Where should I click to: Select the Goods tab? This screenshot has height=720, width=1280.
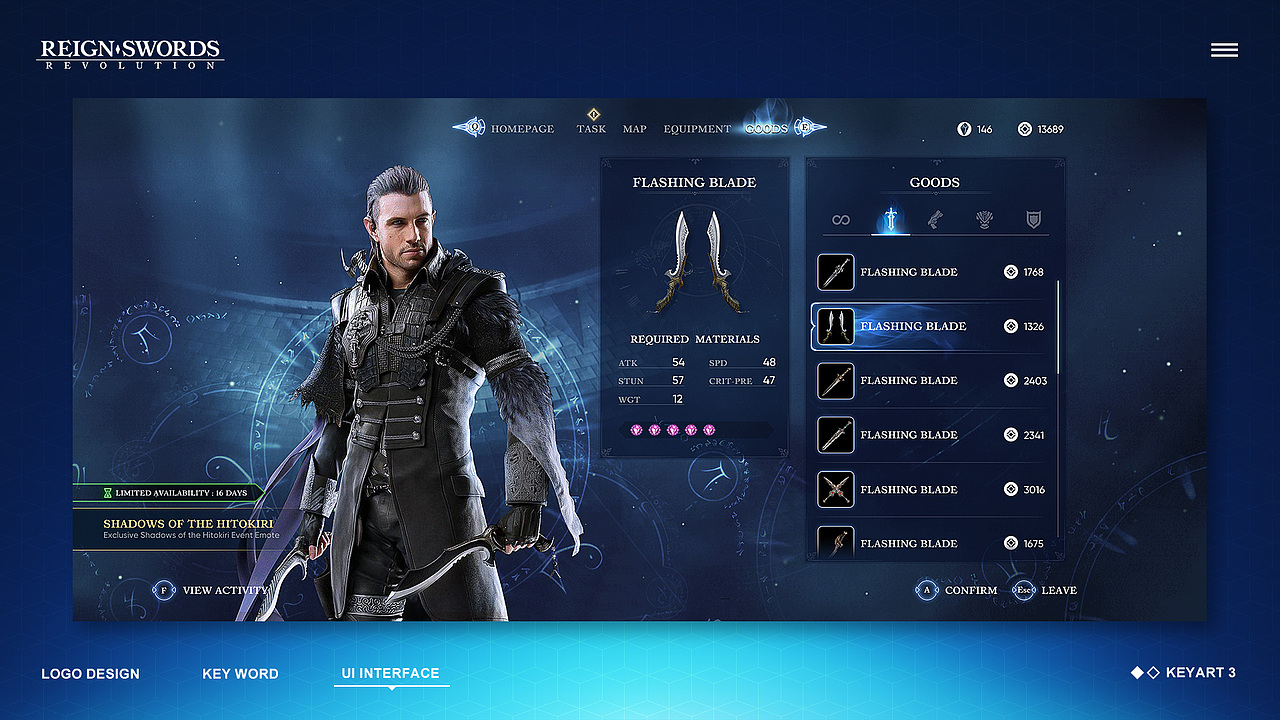pos(766,129)
